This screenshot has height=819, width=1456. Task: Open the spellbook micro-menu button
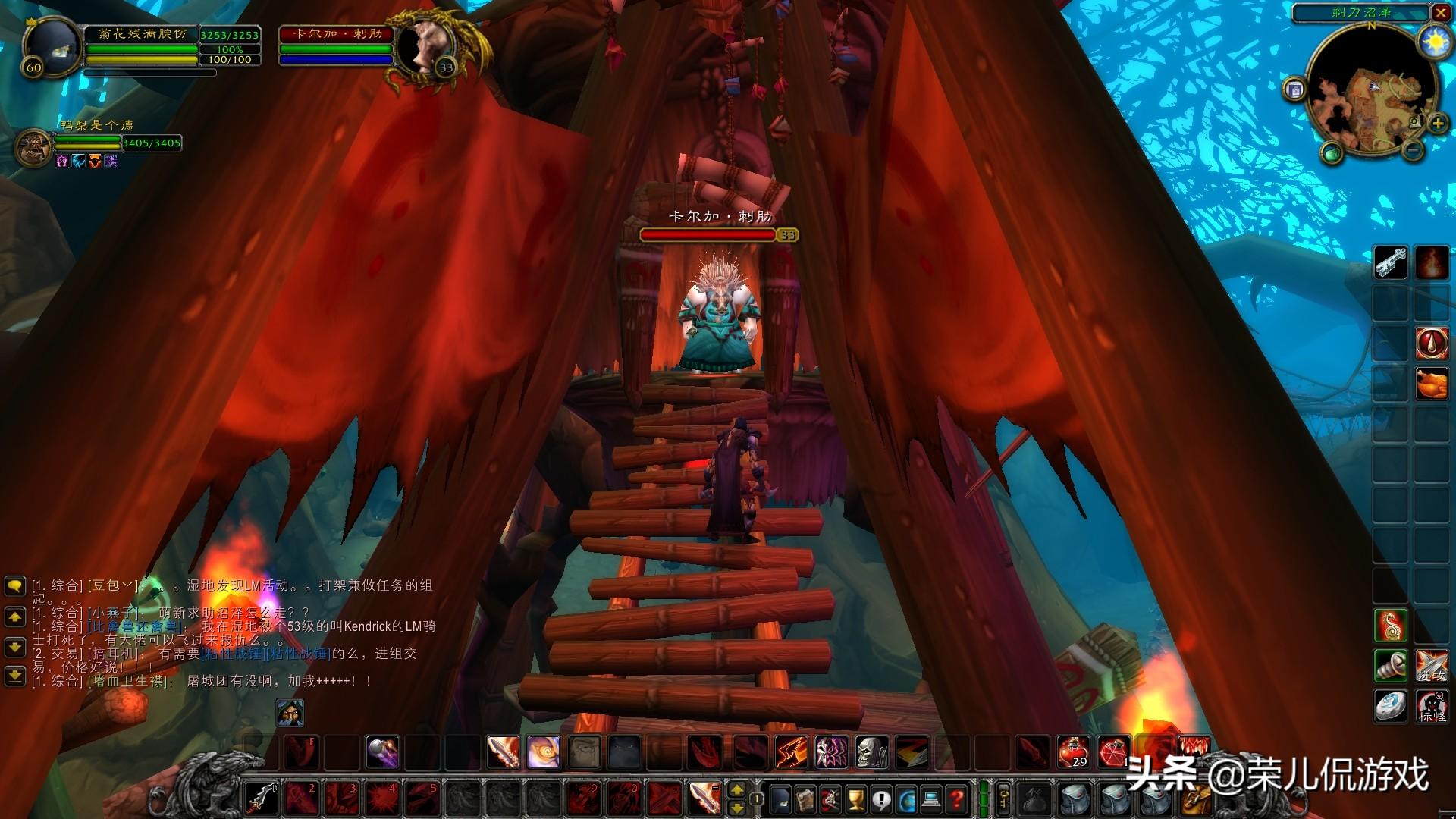pyautogui.click(x=805, y=799)
